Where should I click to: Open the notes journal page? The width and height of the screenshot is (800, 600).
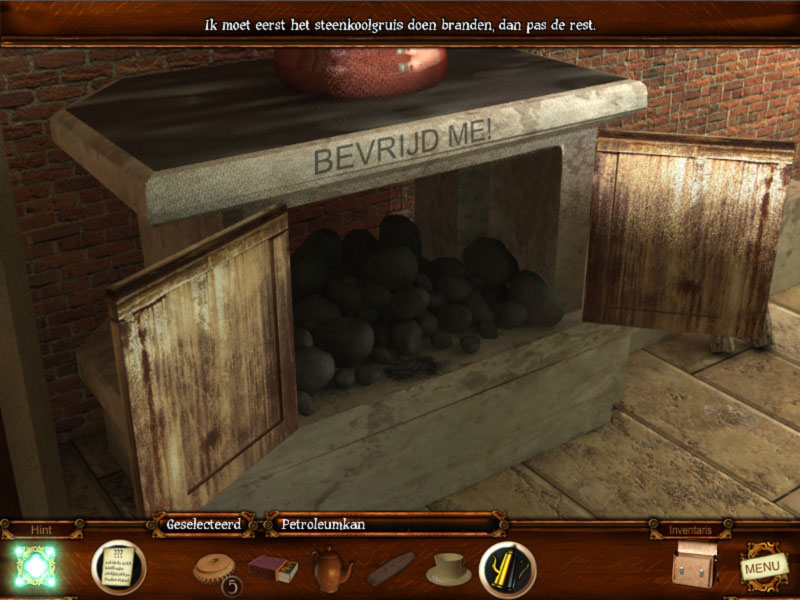[118, 567]
